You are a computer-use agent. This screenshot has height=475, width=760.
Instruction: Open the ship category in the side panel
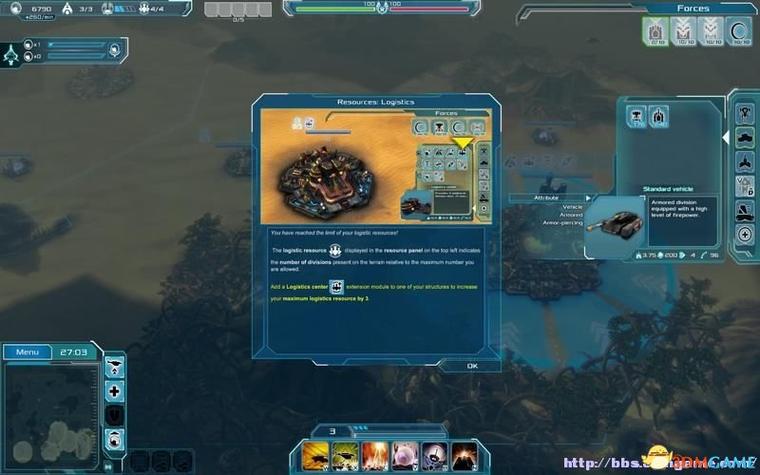[x=744, y=210]
